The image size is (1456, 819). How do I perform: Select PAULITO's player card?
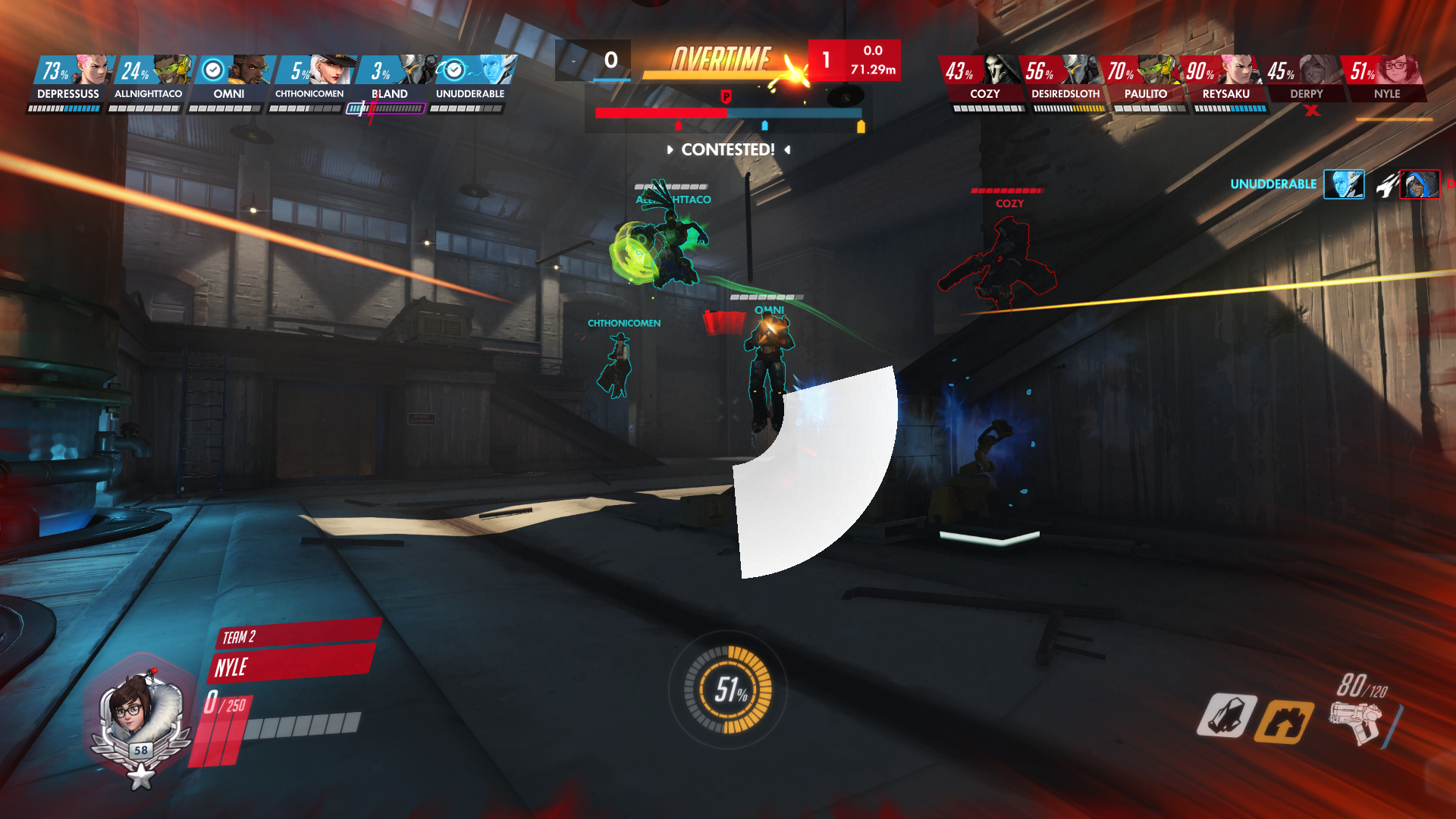1145,80
